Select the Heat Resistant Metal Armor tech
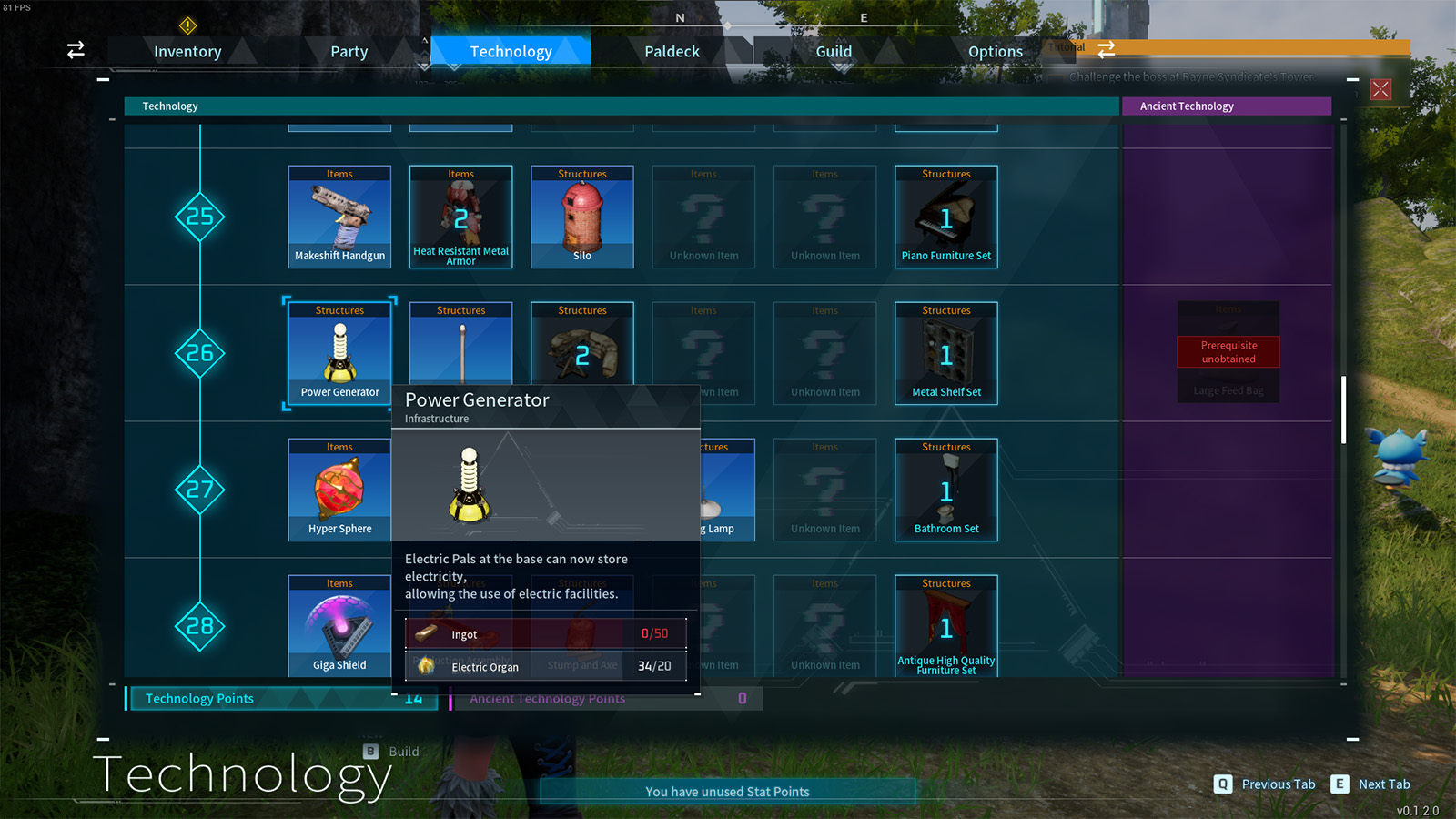 pyautogui.click(x=460, y=217)
